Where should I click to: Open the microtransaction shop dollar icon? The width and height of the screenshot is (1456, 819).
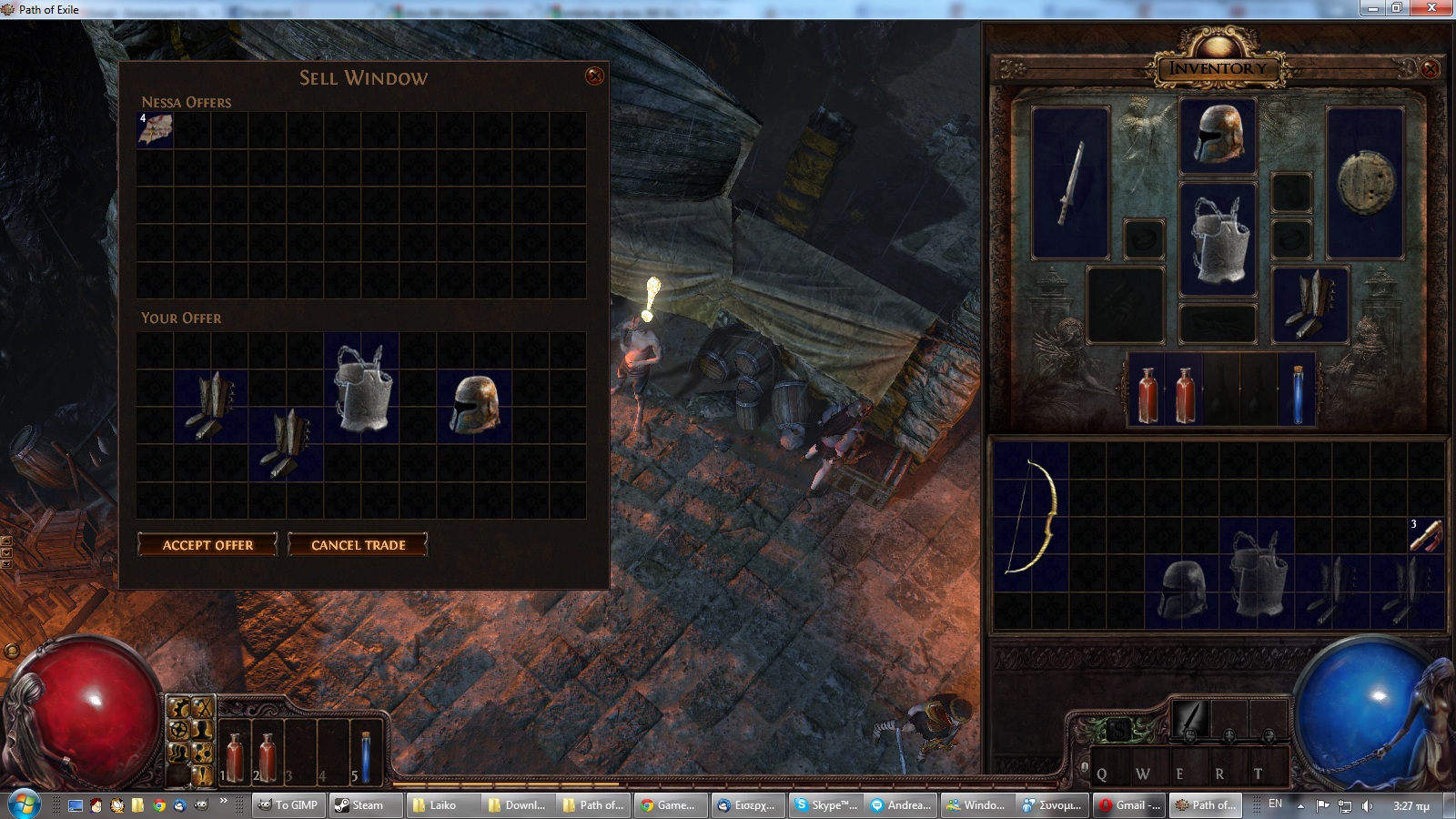(x=1120, y=727)
